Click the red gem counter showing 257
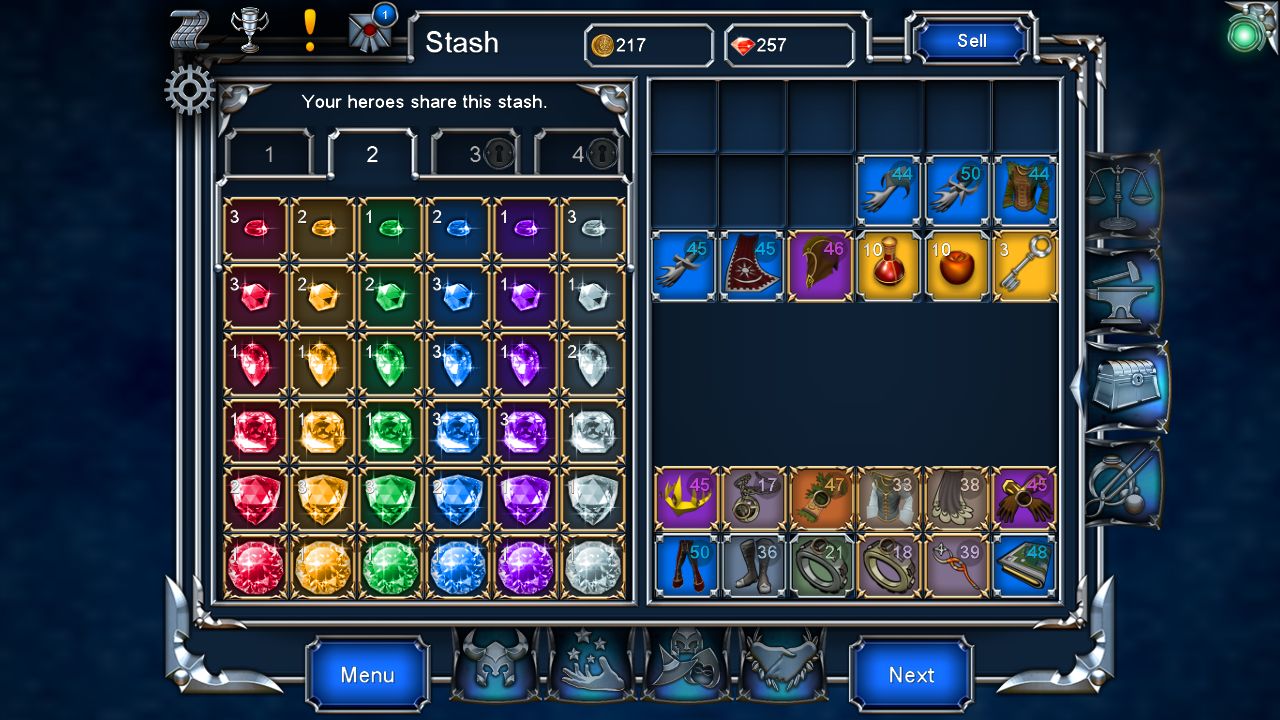This screenshot has height=720, width=1280. (789, 44)
